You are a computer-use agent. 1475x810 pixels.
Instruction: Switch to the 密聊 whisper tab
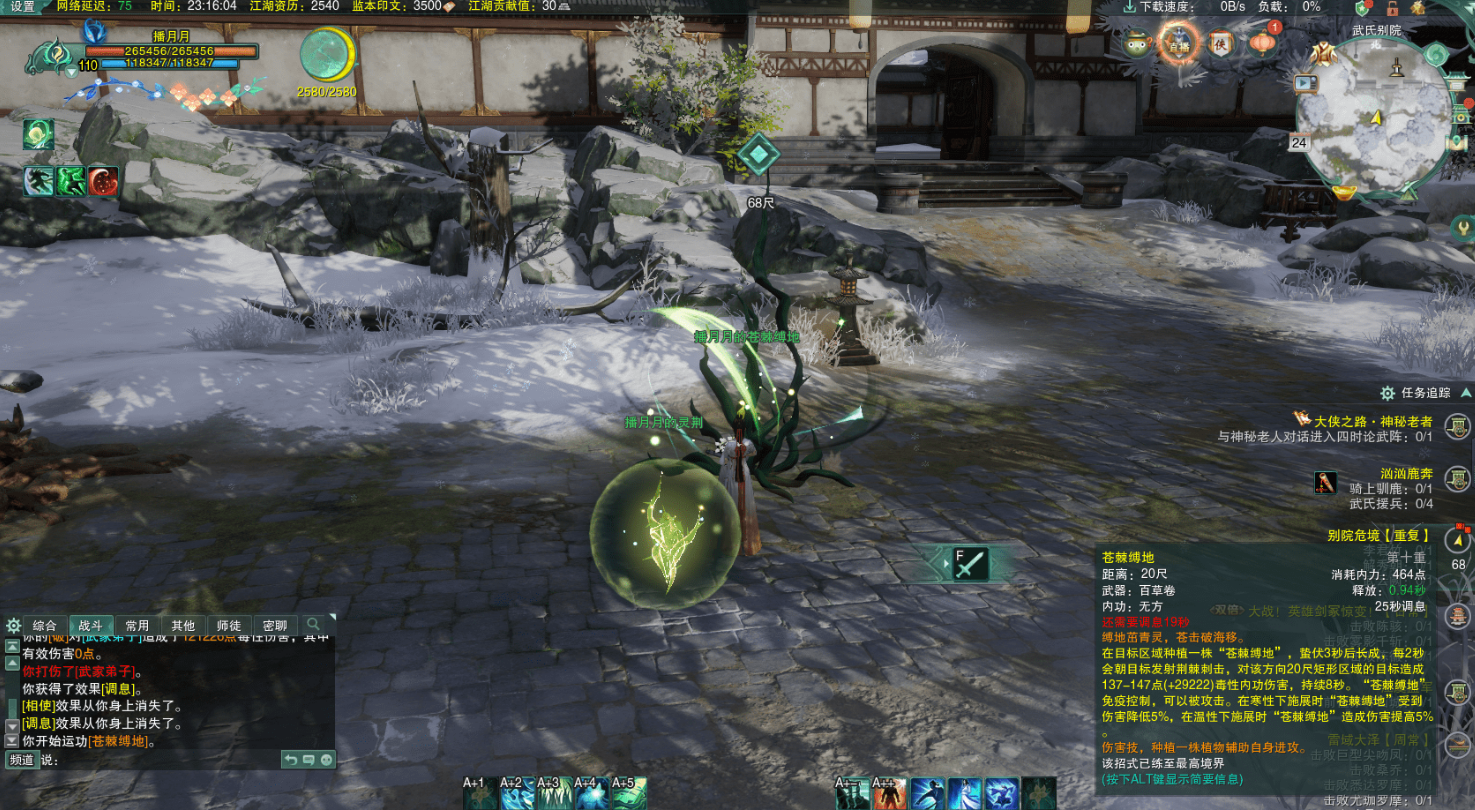pyautogui.click(x=275, y=625)
